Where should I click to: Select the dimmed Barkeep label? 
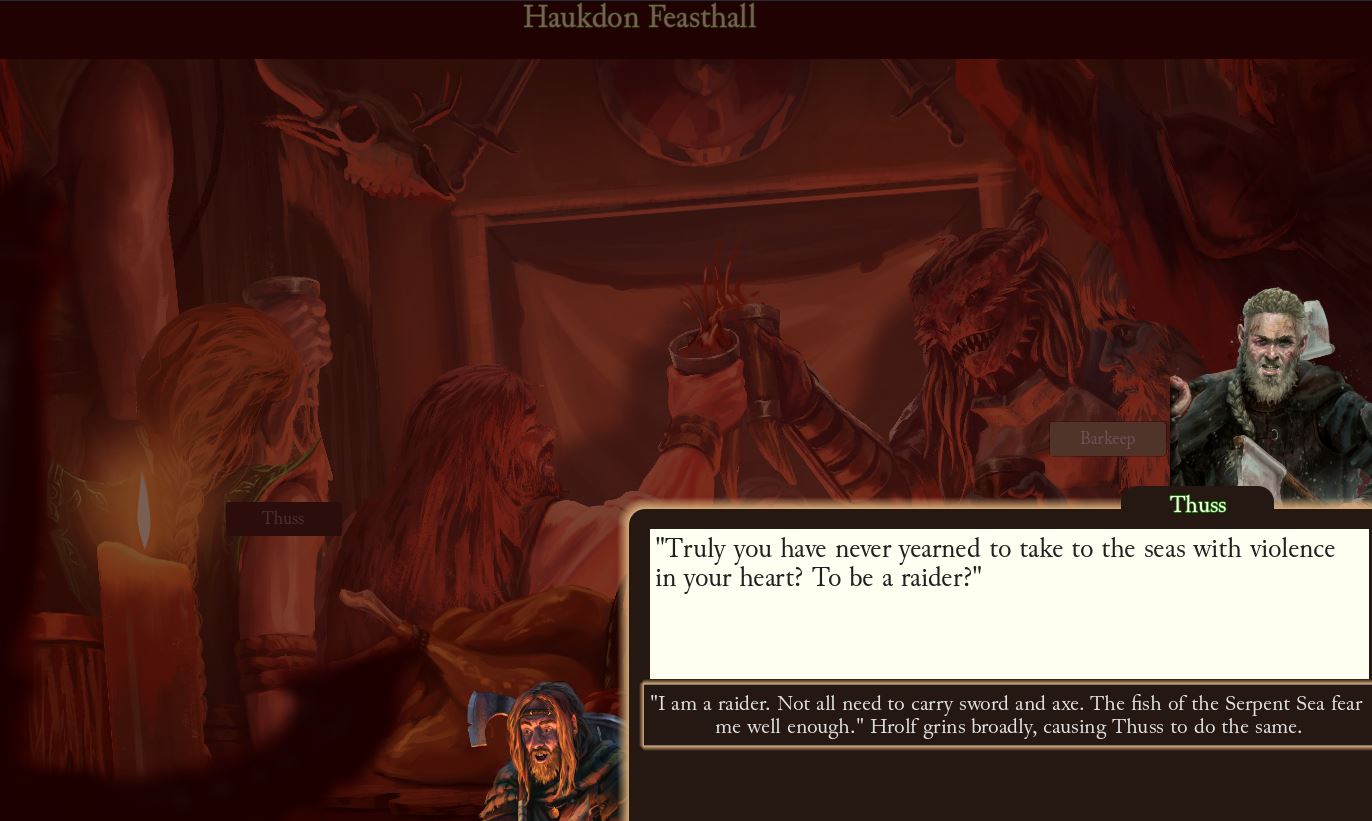tap(1107, 439)
